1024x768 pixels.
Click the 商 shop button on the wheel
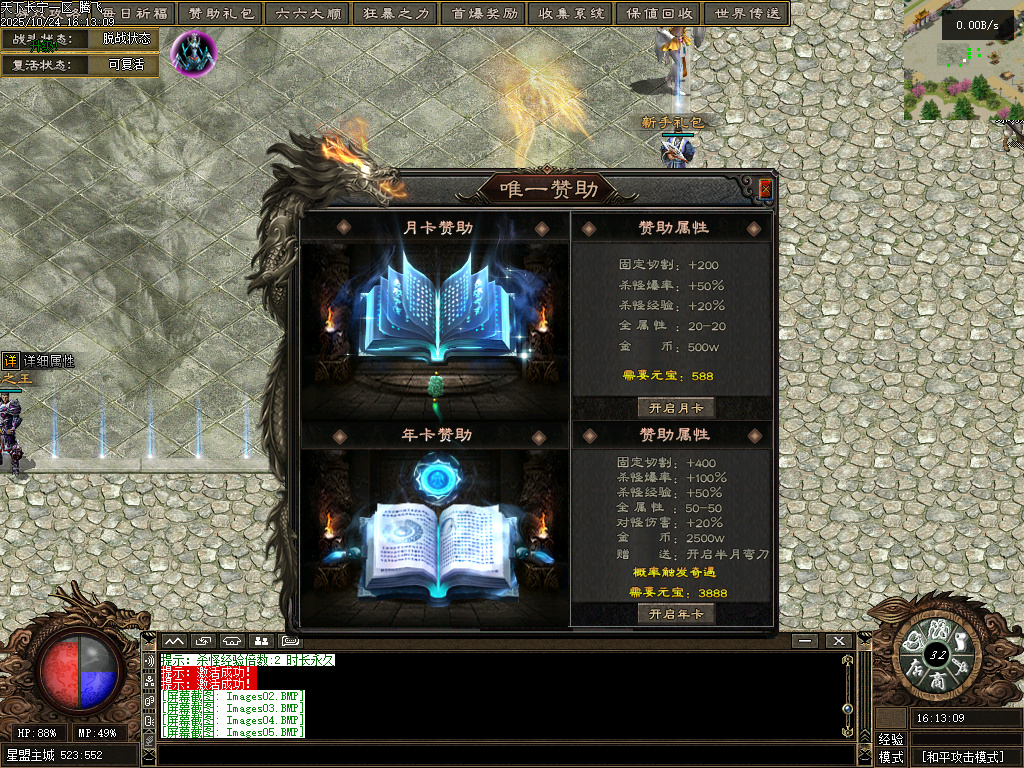tap(937, 680)
